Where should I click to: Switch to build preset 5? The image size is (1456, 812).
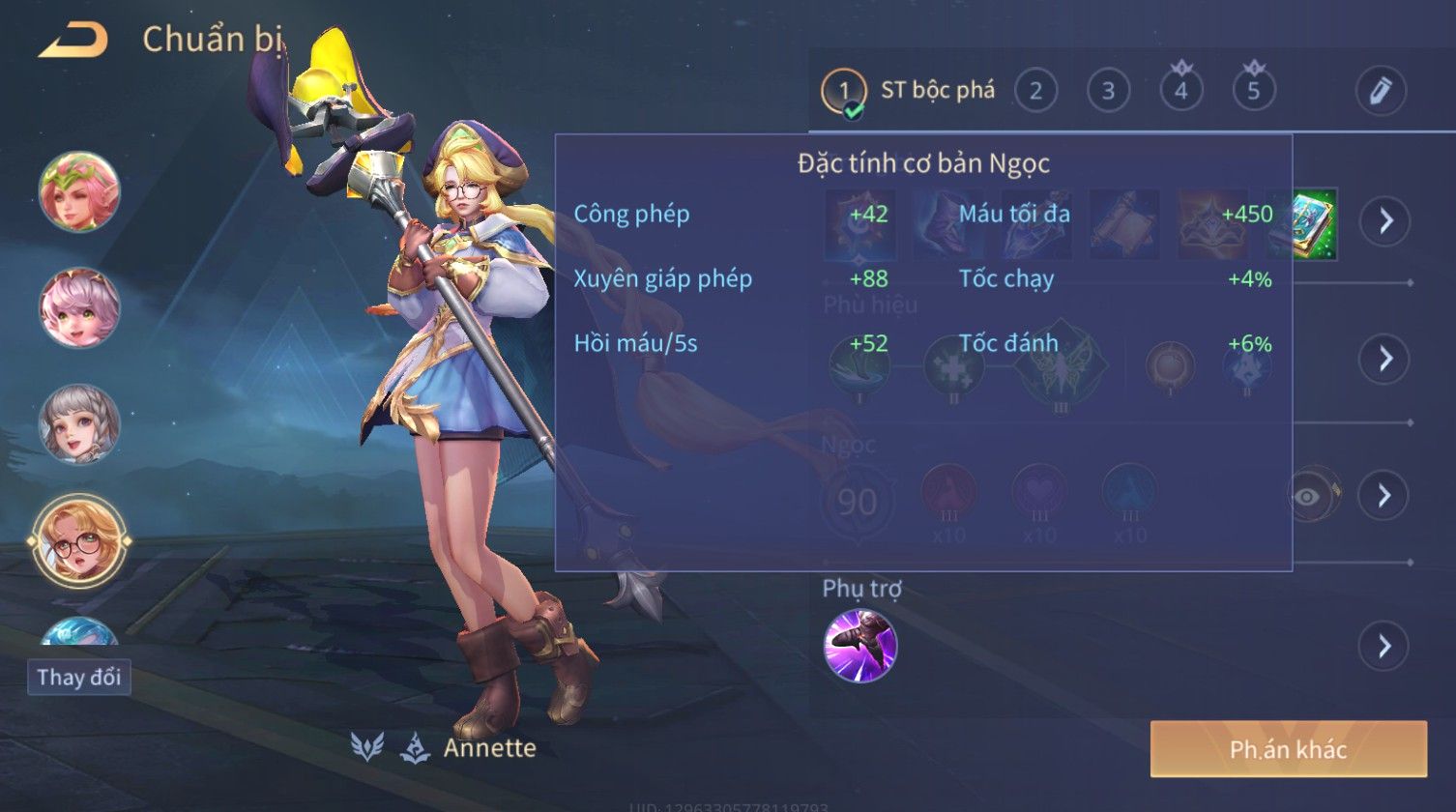[1254, 92]
